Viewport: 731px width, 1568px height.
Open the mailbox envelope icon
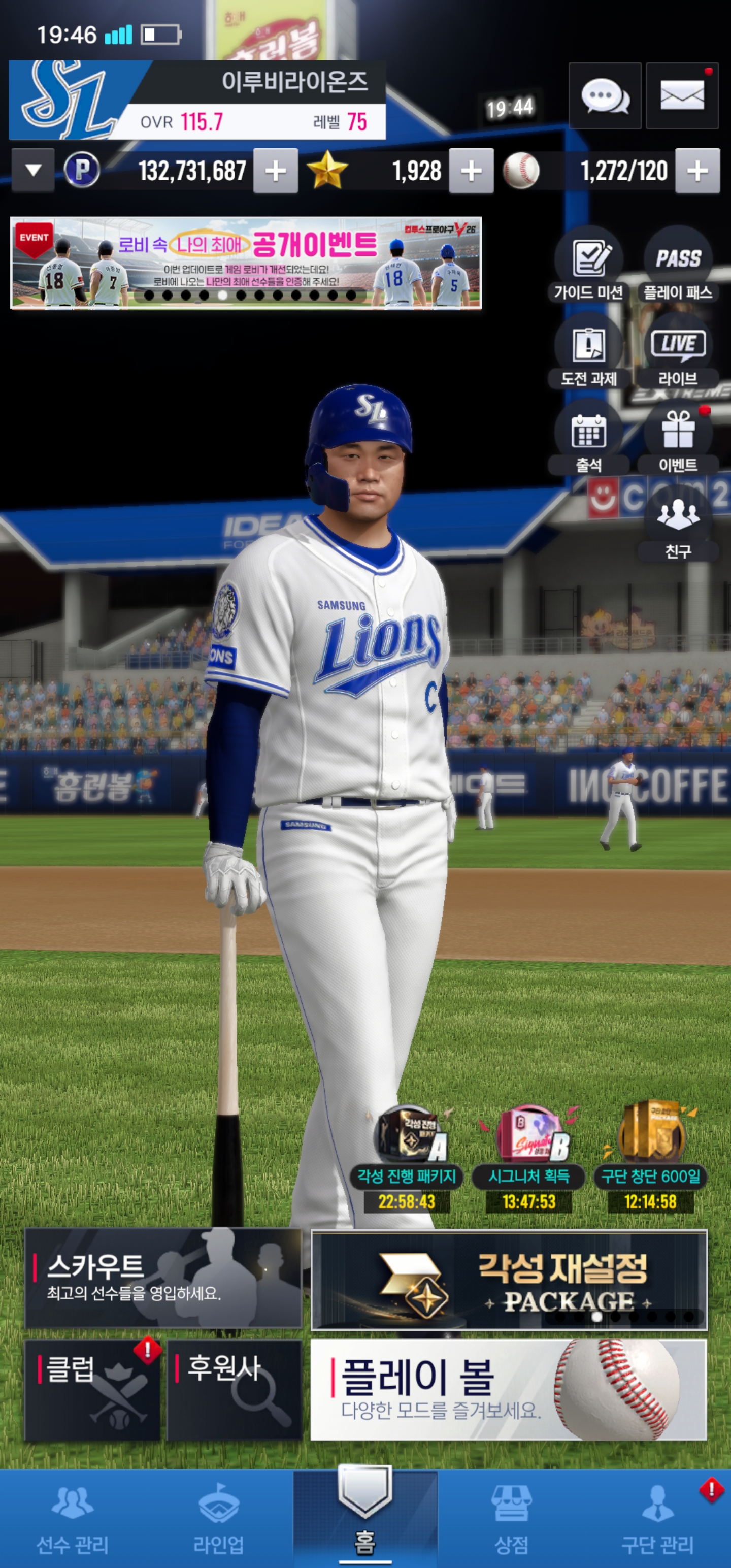point(682,96)
